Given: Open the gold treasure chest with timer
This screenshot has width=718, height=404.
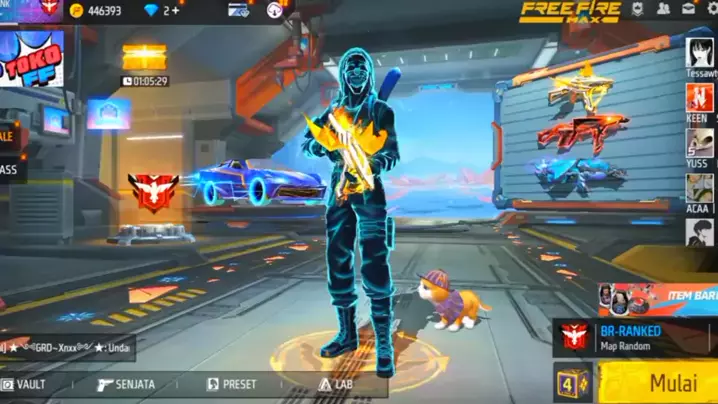Looking at the screenshot, I should [144, 58].
